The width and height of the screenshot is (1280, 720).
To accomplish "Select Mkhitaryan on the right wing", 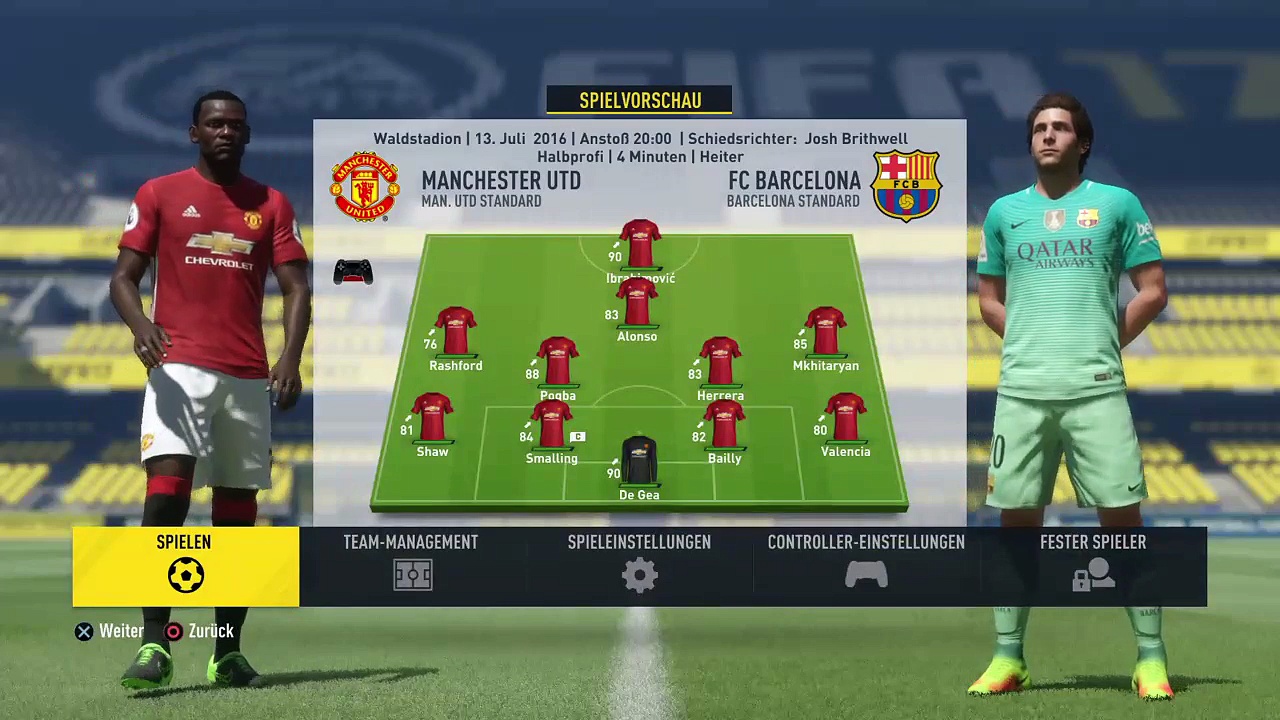I will point(825,332).
